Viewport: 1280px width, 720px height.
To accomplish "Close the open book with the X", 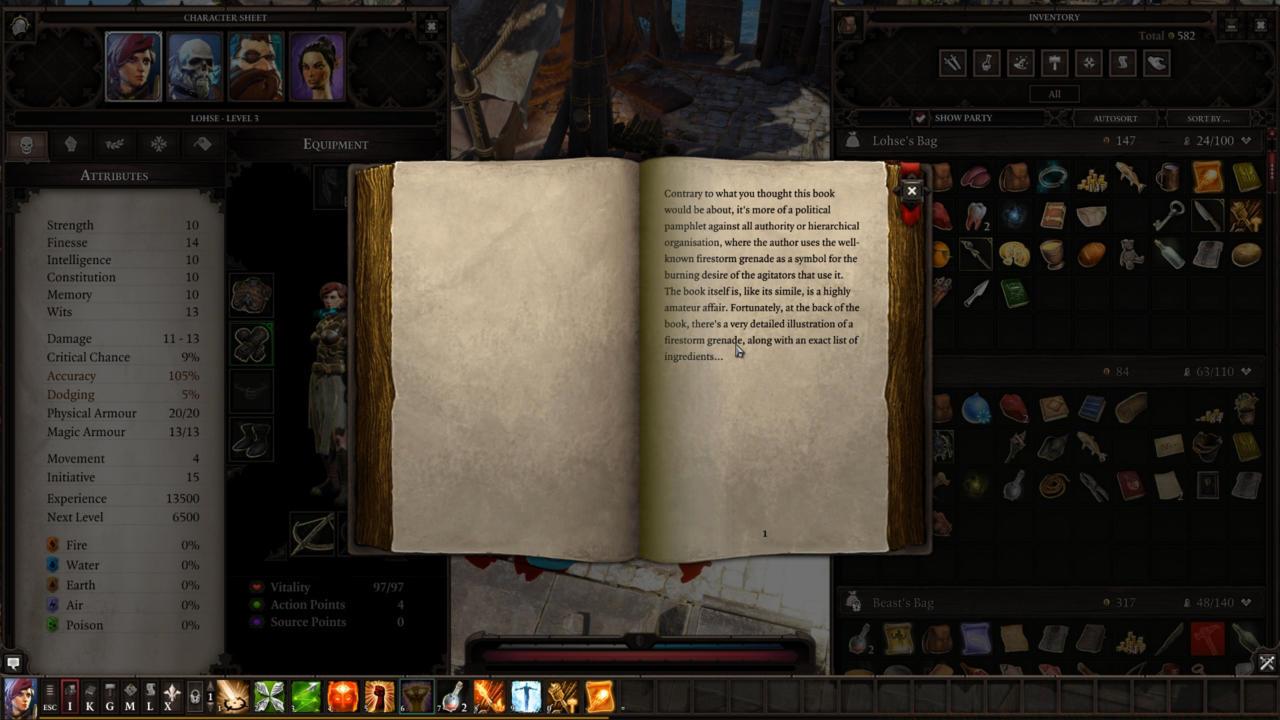I will [911, 190].
